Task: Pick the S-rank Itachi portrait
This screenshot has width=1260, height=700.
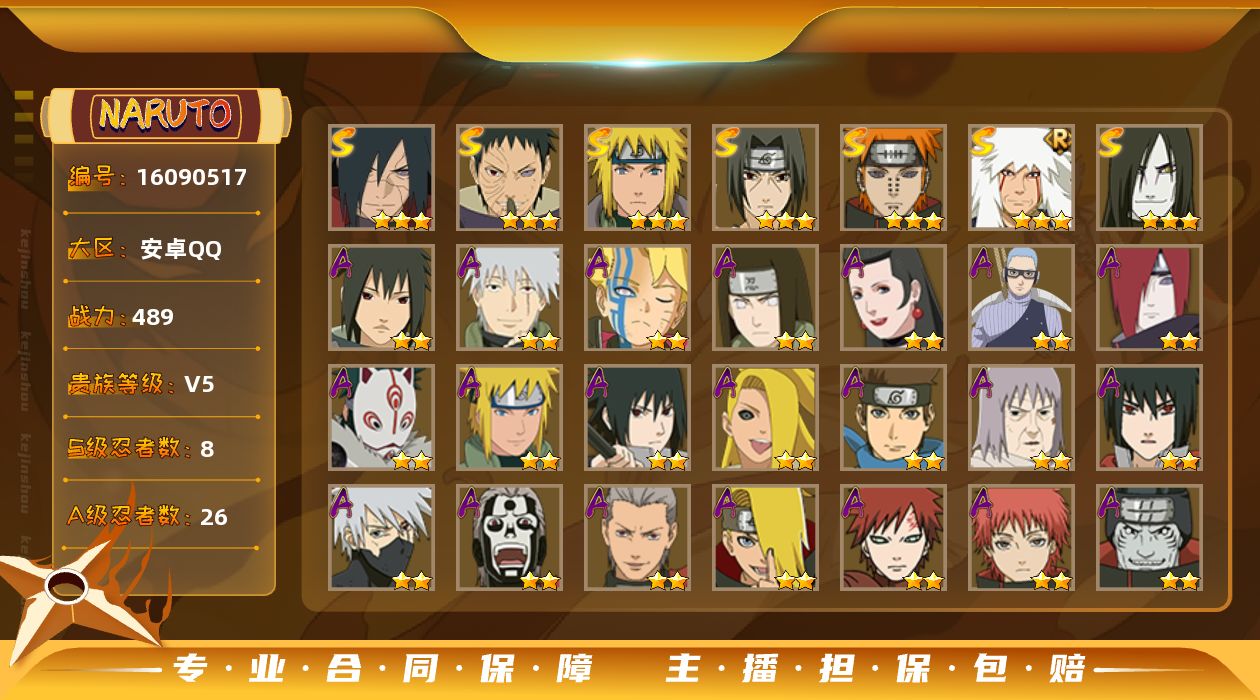Action: click(x=765, y=177)
